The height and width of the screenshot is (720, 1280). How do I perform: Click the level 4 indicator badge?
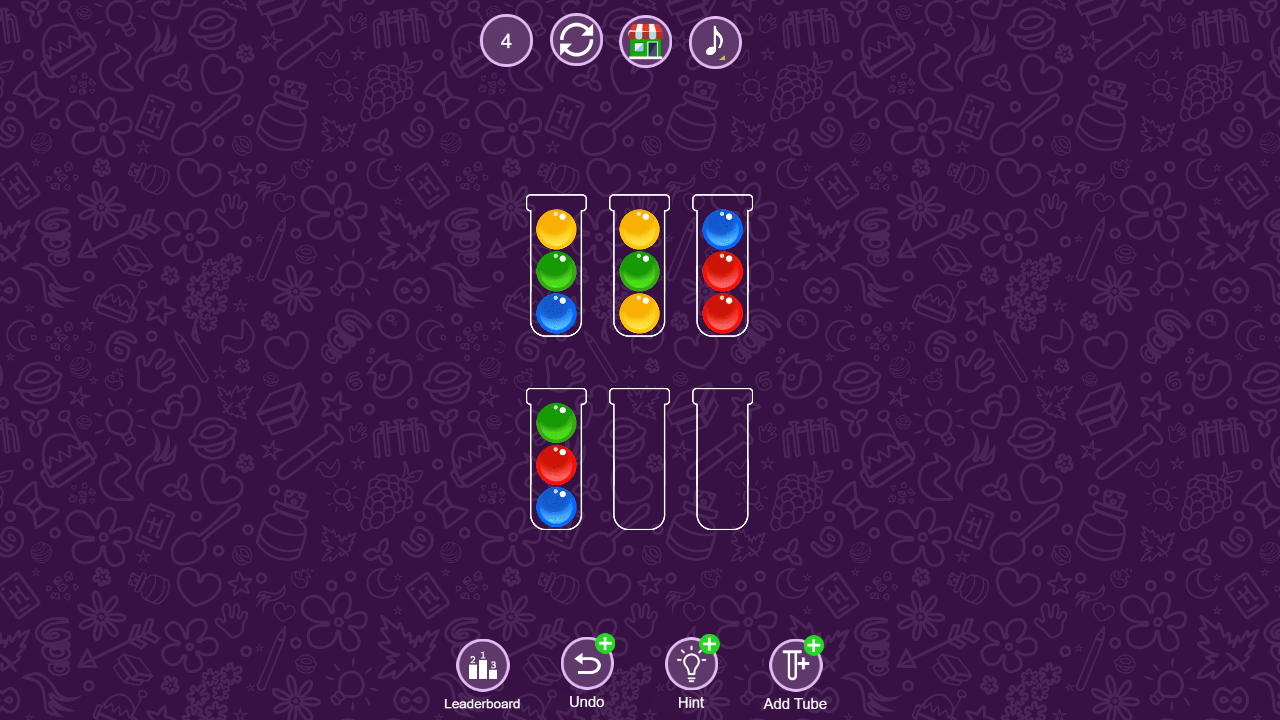click(505, 41)
